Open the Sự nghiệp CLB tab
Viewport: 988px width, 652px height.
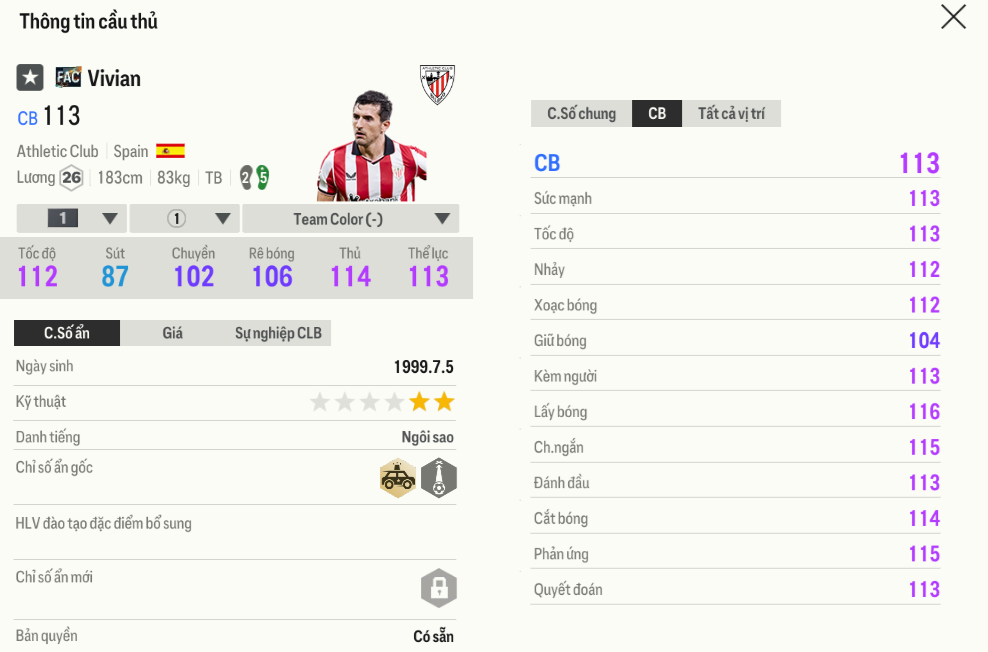coord(278,333)
